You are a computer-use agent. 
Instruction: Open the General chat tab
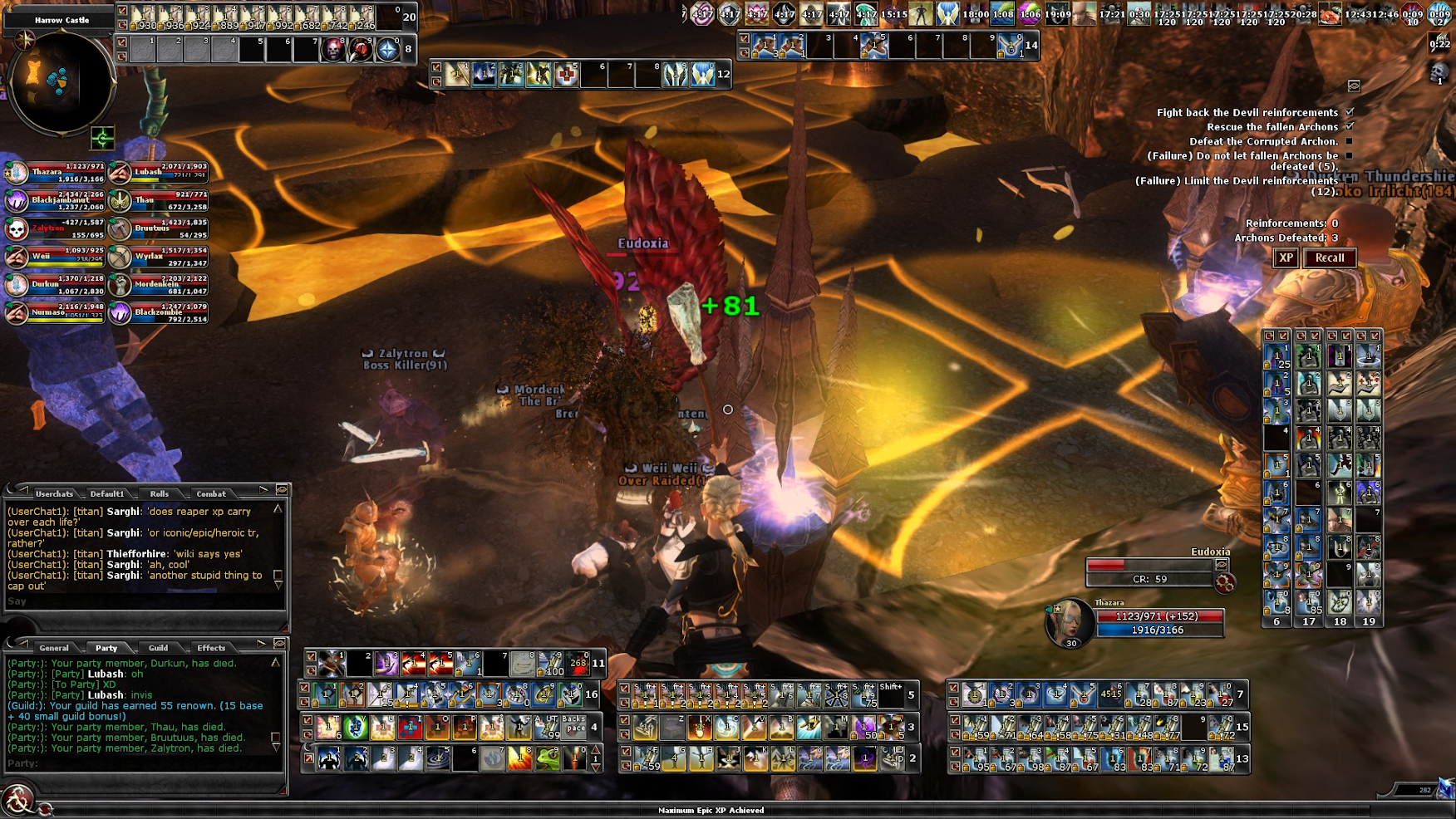pos(54,648)
